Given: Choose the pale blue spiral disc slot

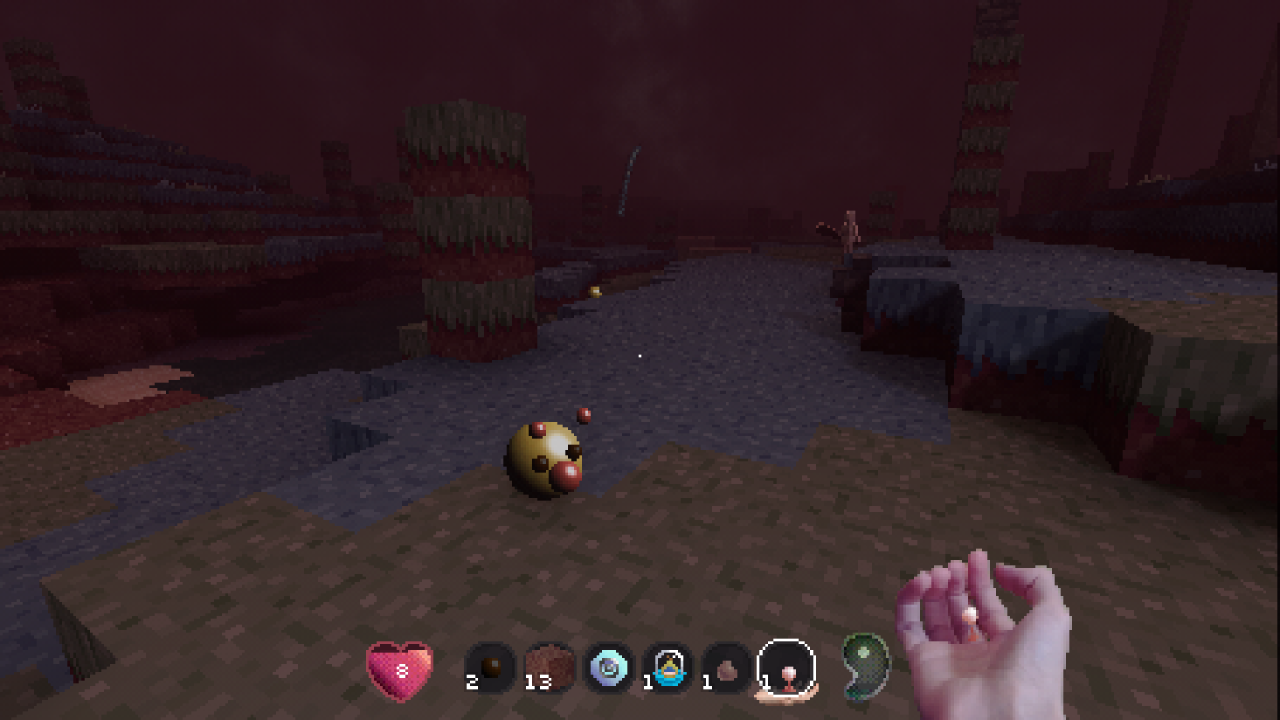Looking at the screenshot, I should tap(609, 668).
